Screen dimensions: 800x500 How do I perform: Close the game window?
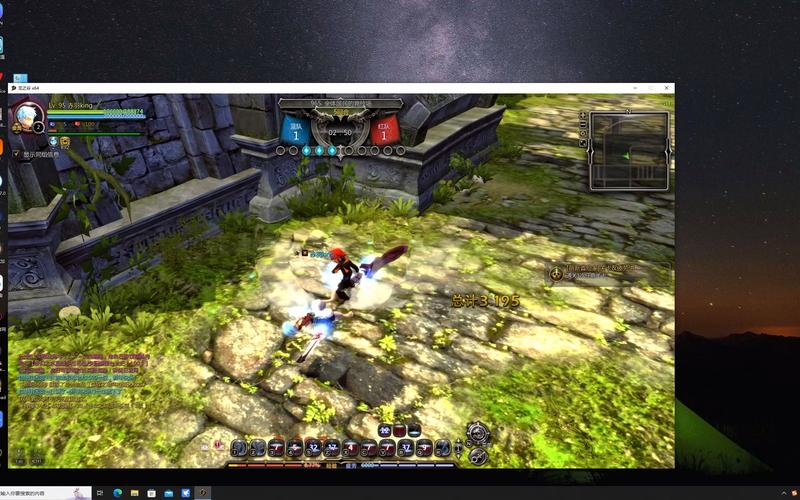666,88
